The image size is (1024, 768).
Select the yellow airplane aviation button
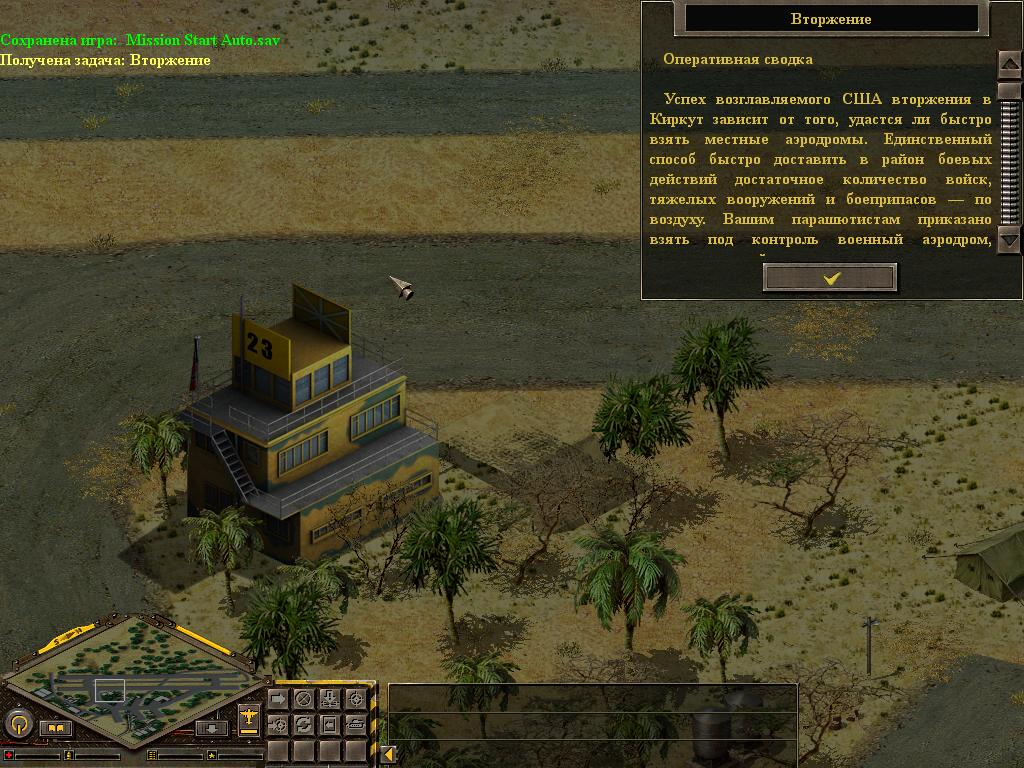249,718
